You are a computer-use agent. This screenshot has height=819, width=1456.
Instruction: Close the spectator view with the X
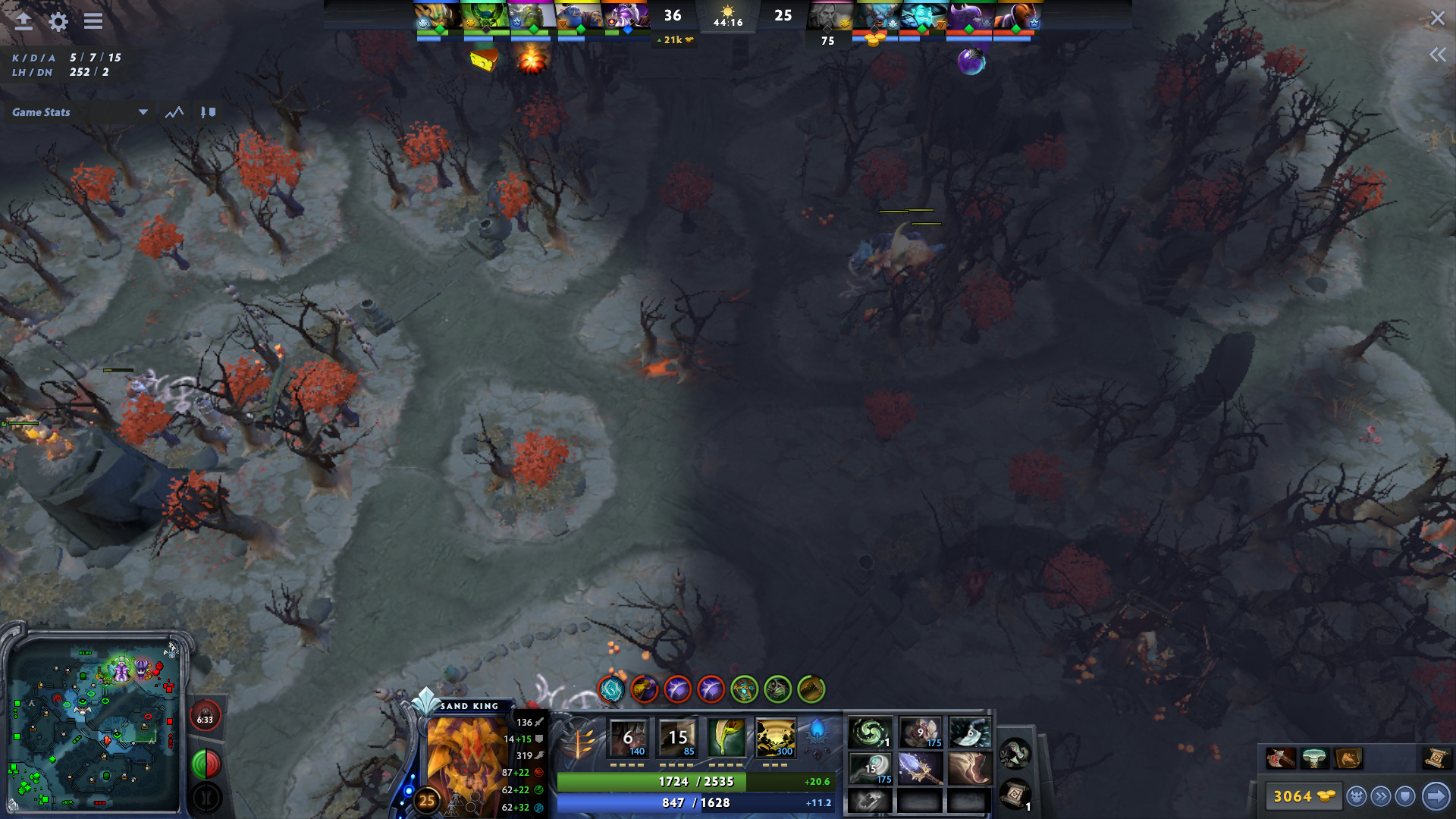[x=1437, y=18]
